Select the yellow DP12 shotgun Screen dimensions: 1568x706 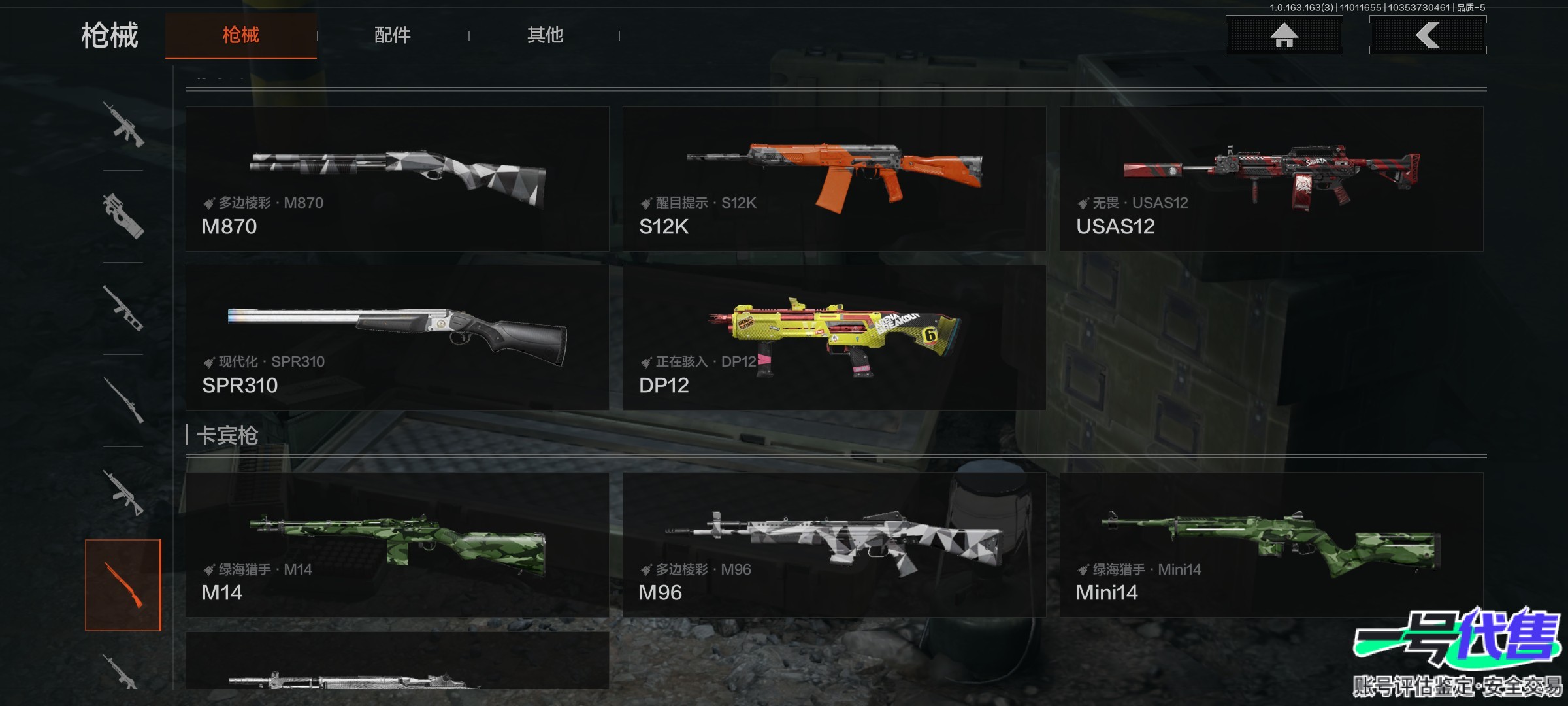[834, 337]
